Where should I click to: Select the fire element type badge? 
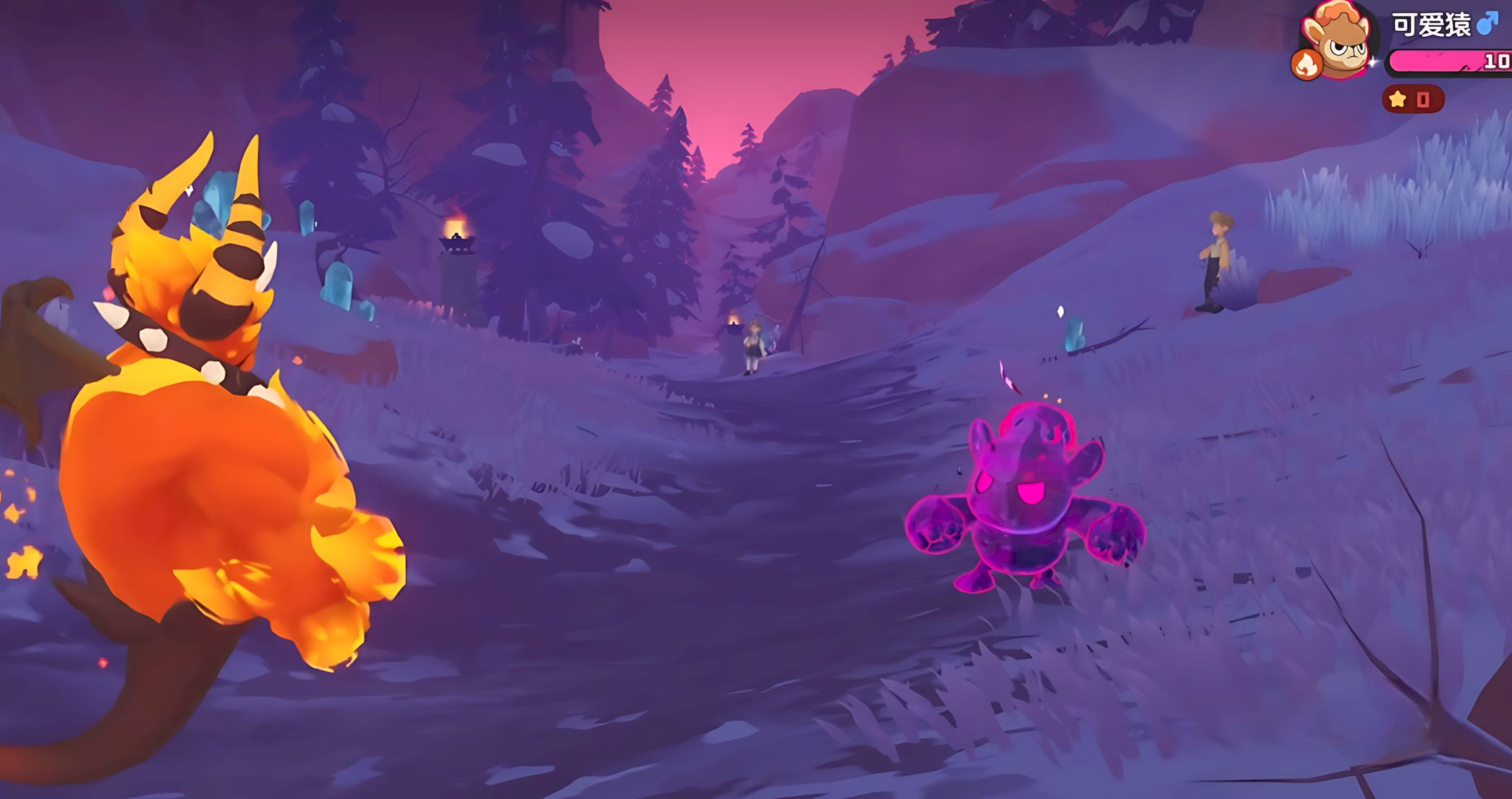pos(1307,65)
